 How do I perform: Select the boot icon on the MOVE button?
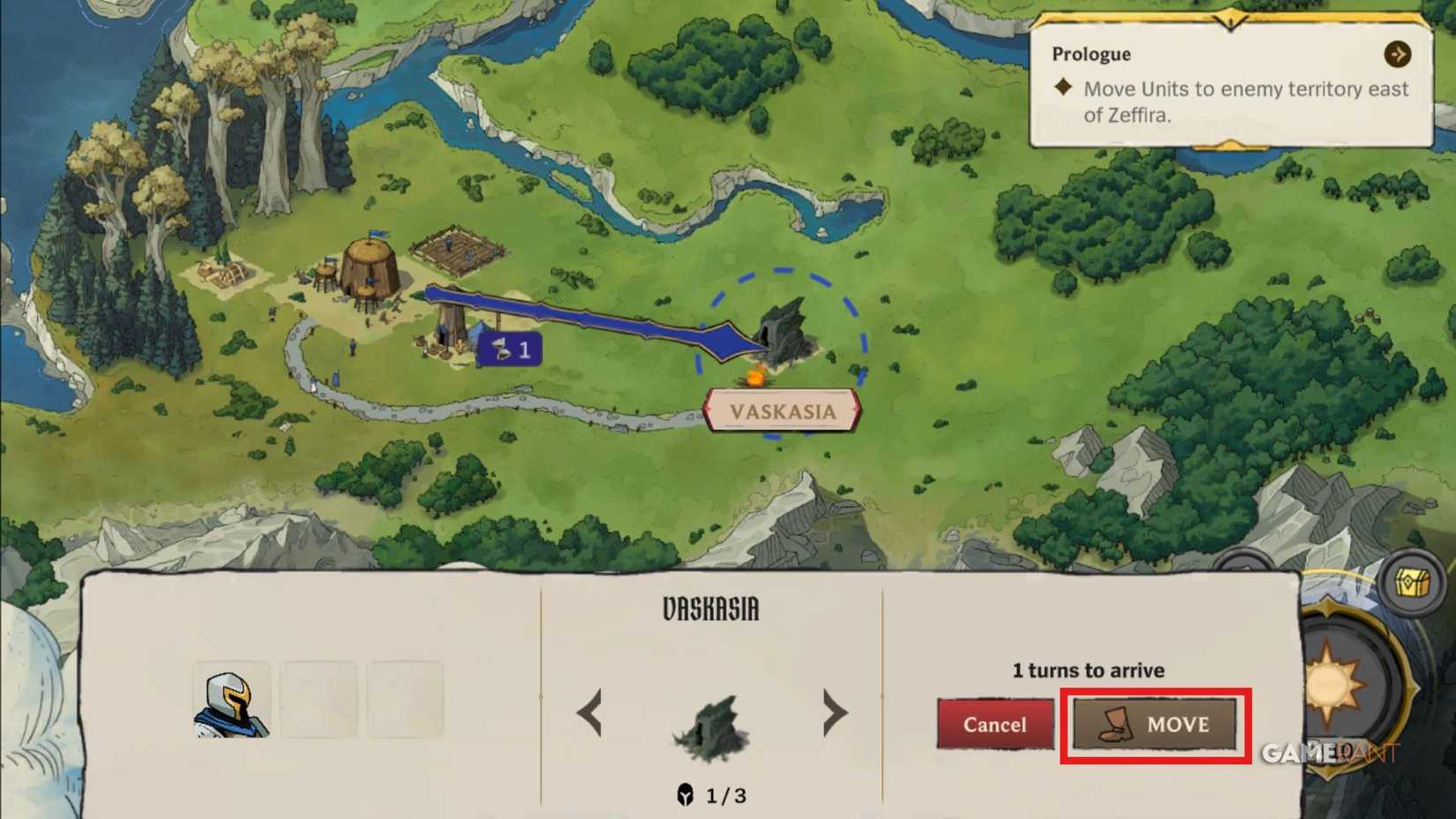(x=1112, y=725)
